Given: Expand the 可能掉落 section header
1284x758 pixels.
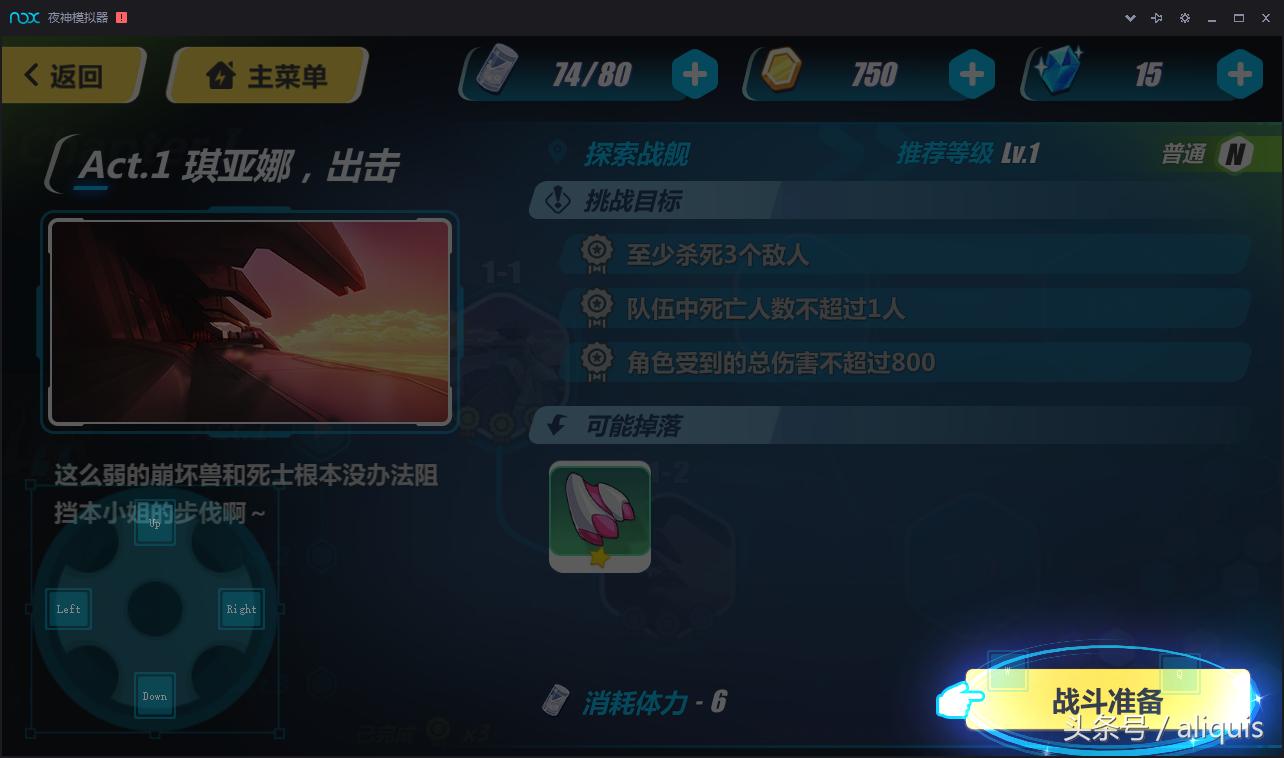Looking at the screenshot, I should [x=635, y=425].
